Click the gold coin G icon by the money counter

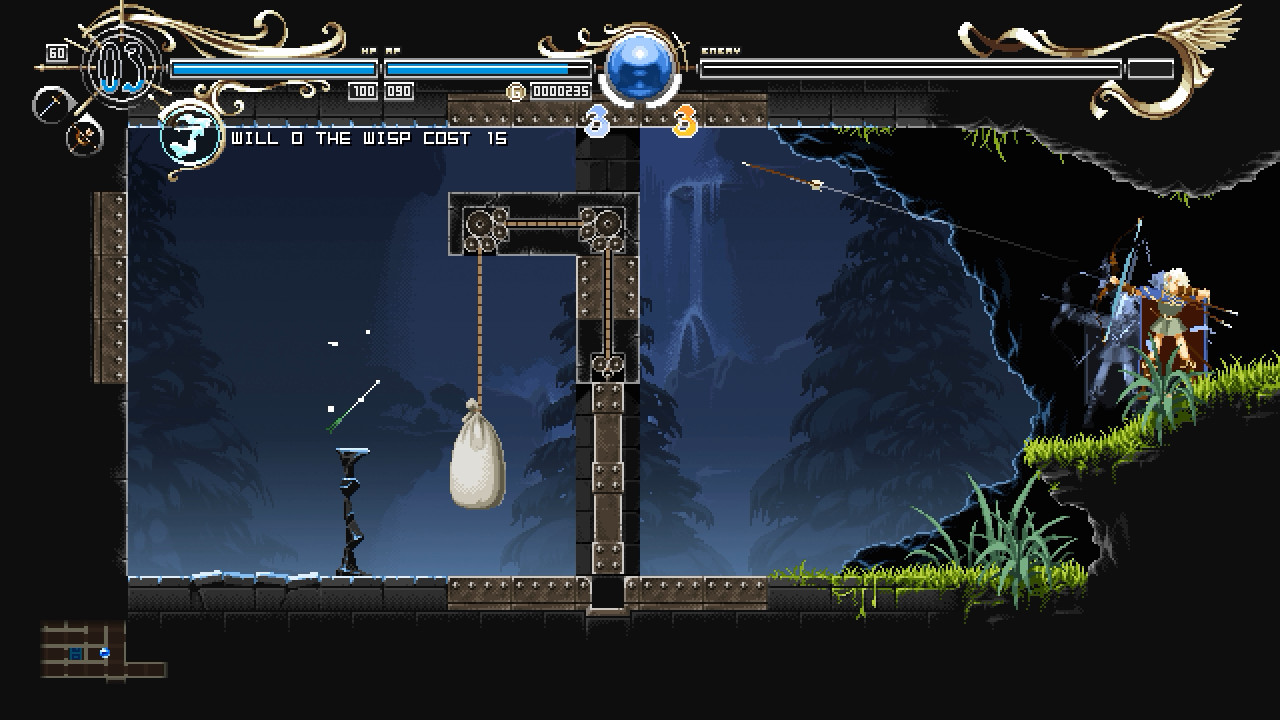coord(516,90)
